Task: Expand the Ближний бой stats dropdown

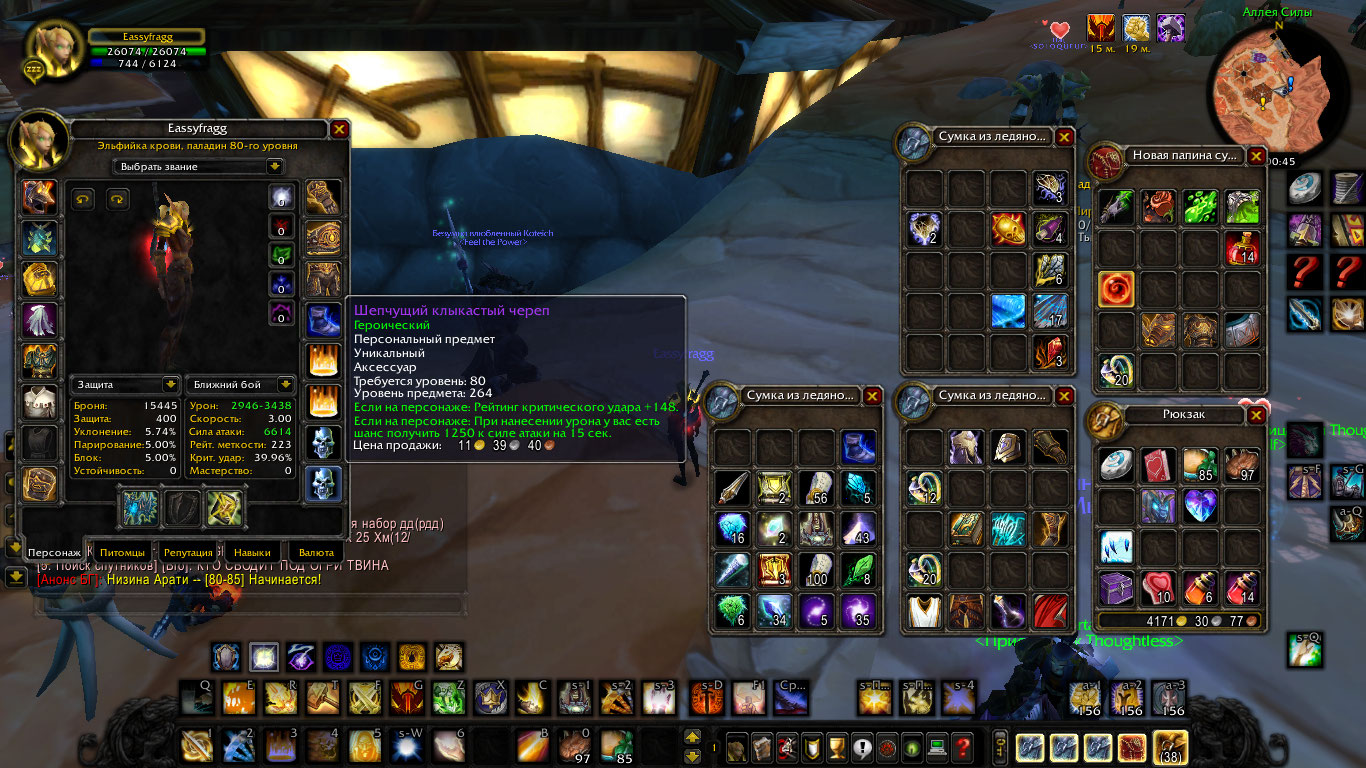Action: click(x=241, y=384)
